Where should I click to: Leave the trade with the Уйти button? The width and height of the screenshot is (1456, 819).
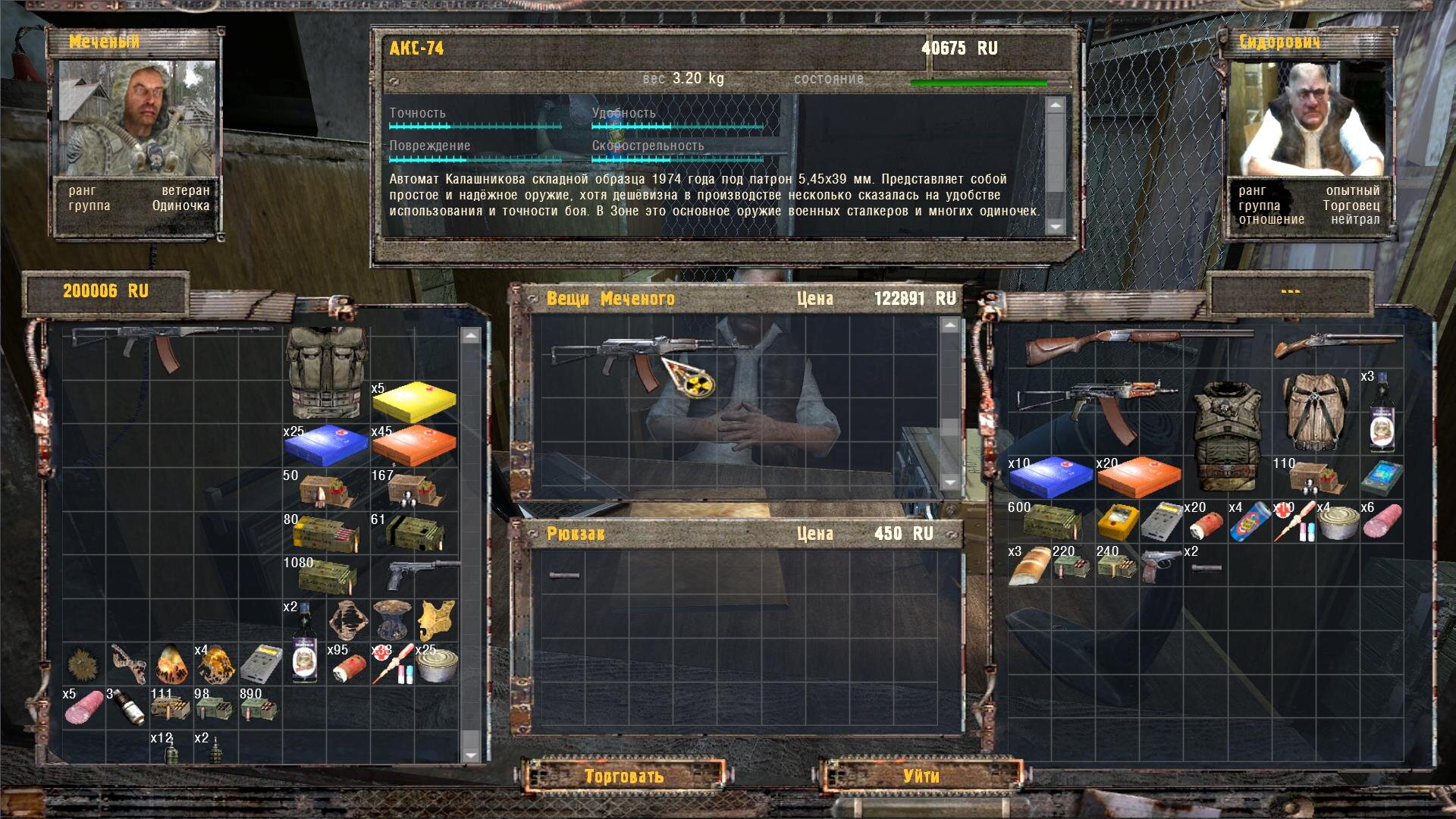coord(921,776)
